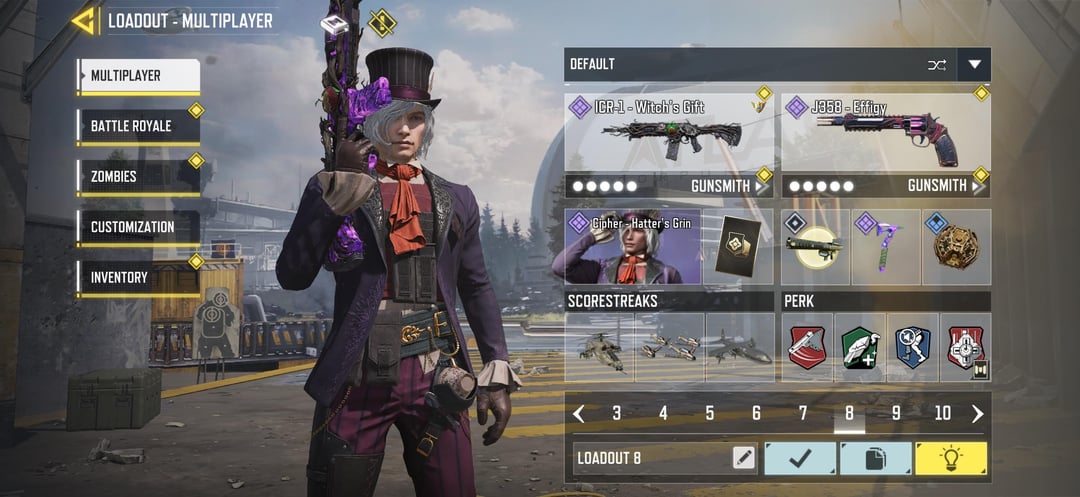The height and width of the screenshot is (497, 1080).
Task: Select the stealth bomber scorestreak slot
Action: (740, 348)
